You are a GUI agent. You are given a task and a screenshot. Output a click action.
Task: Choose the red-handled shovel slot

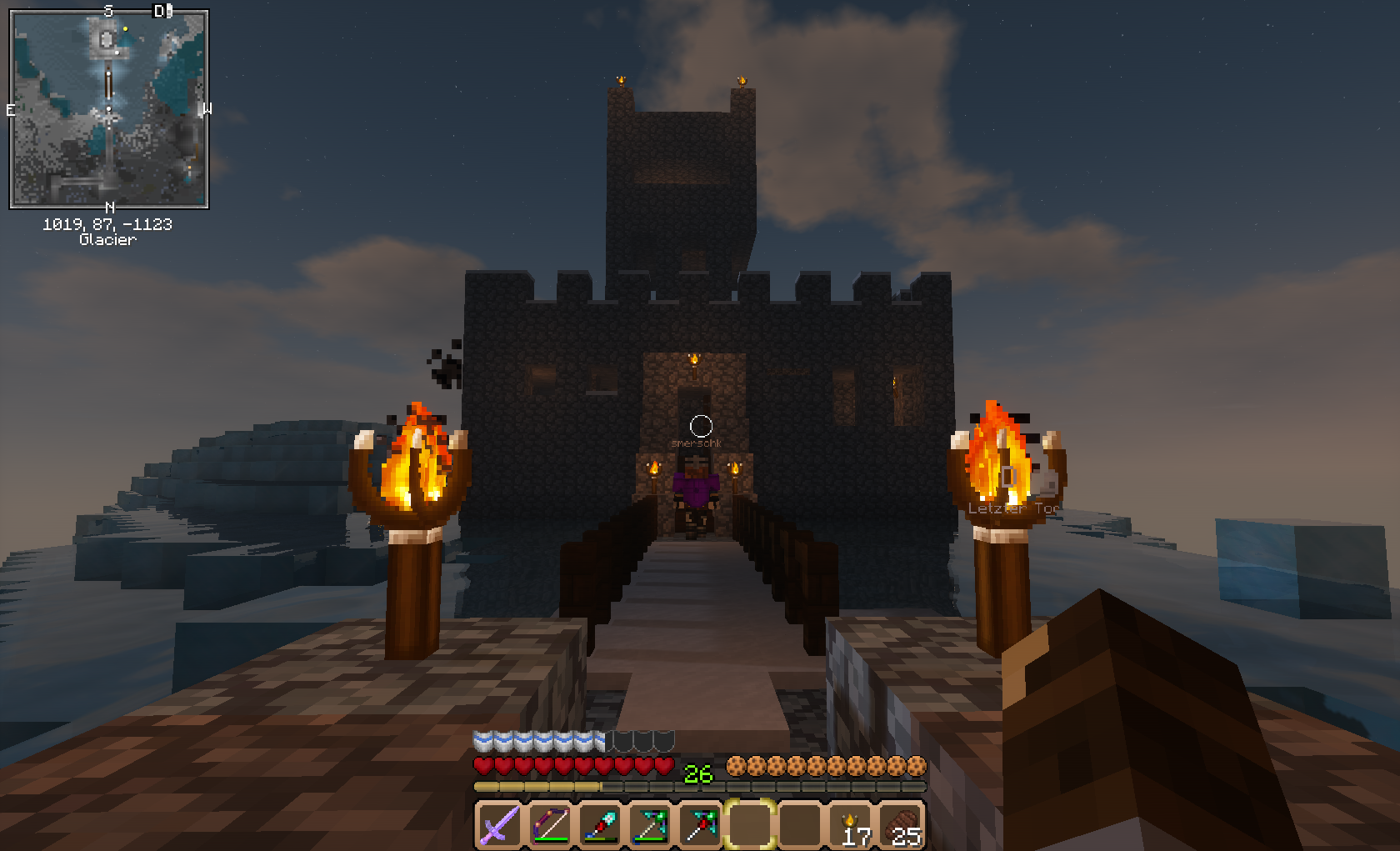[600, 825]
